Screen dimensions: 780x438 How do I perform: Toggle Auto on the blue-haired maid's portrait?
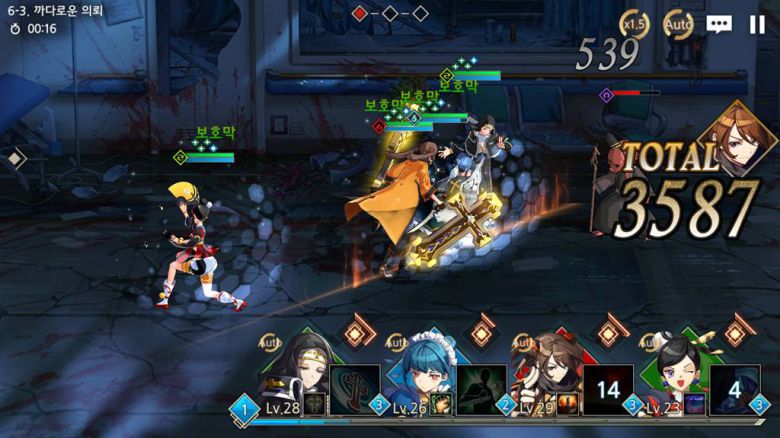(x=396, y=343)
